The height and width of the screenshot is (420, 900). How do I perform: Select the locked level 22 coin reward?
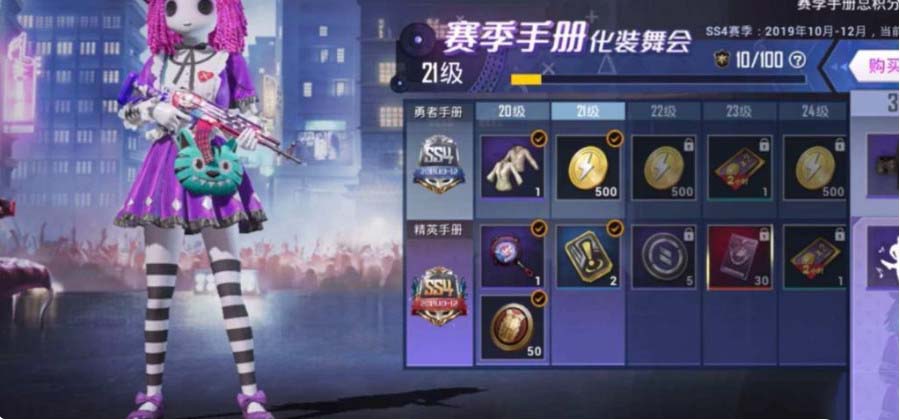[x=664, y=165]
